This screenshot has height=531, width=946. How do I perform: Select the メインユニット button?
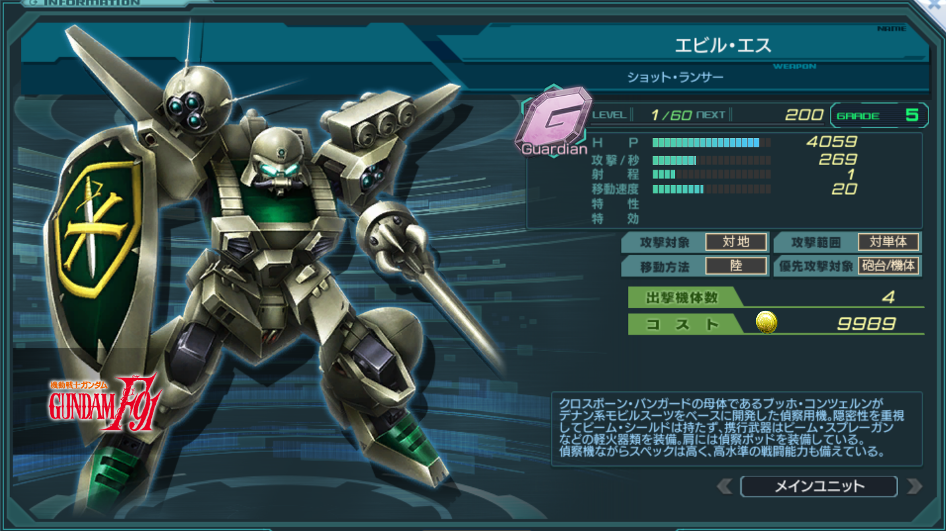tap(818, 487)
